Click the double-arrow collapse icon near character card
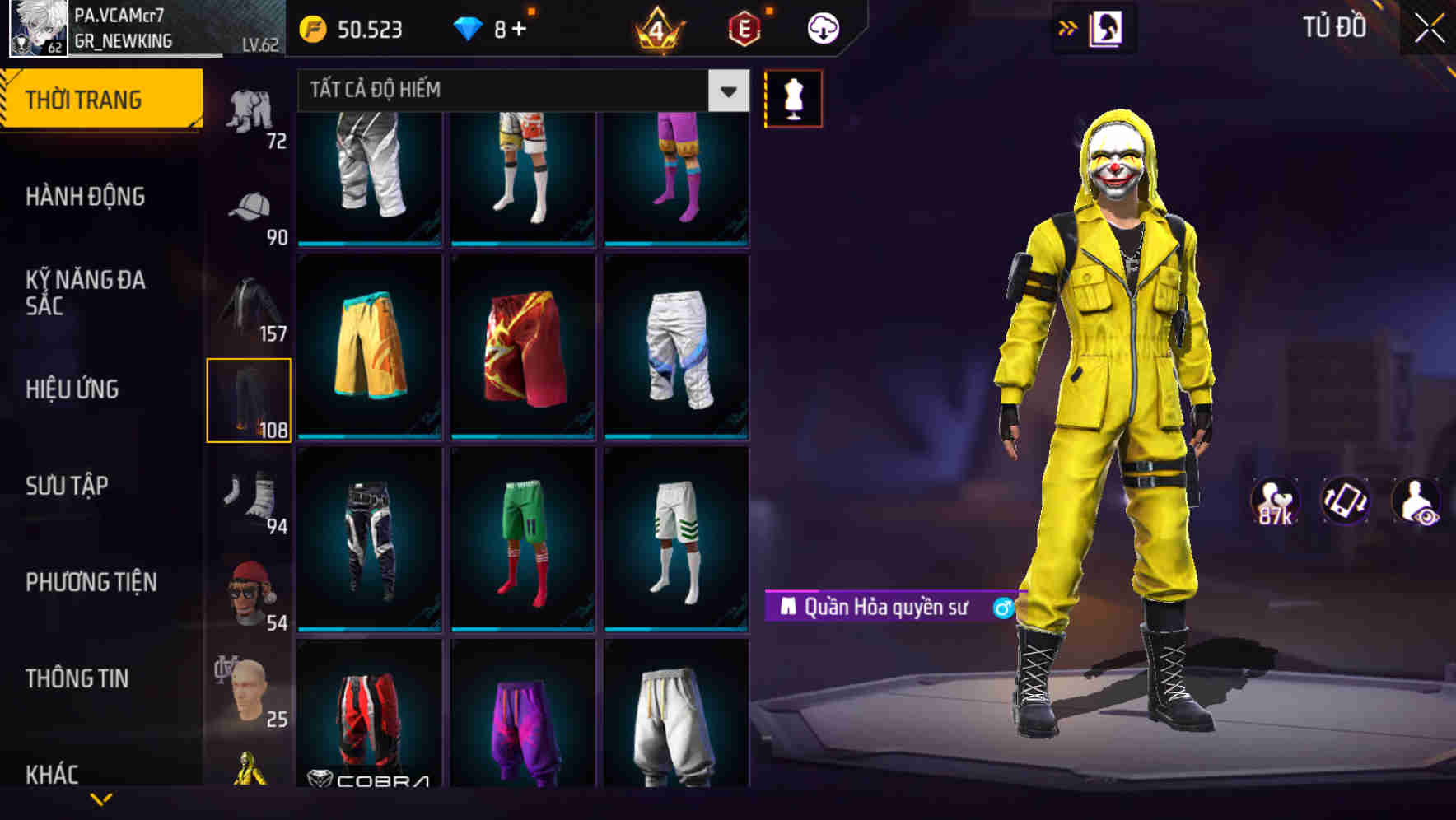Viewport: 1456px width, 820px height. (x=1066, y=27)
